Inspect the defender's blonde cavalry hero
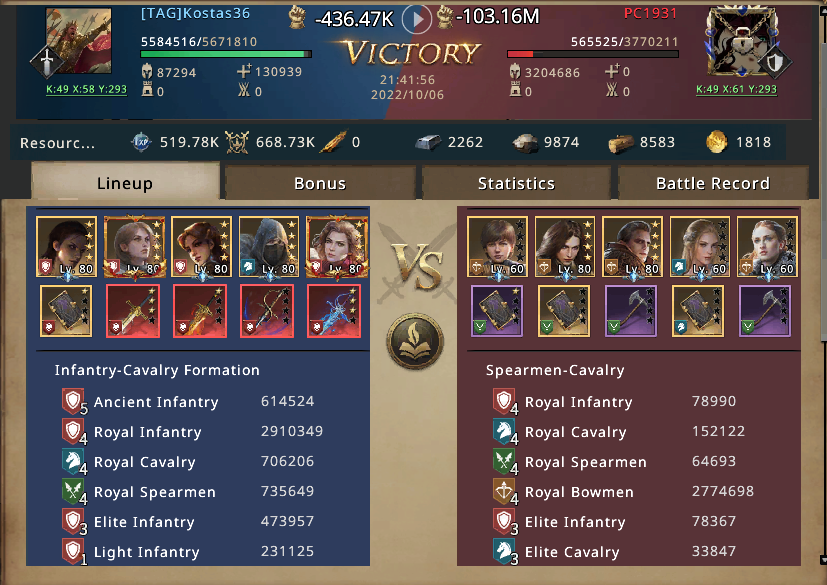The width and height of the screenshot is (827, 585). click(698, 246)
